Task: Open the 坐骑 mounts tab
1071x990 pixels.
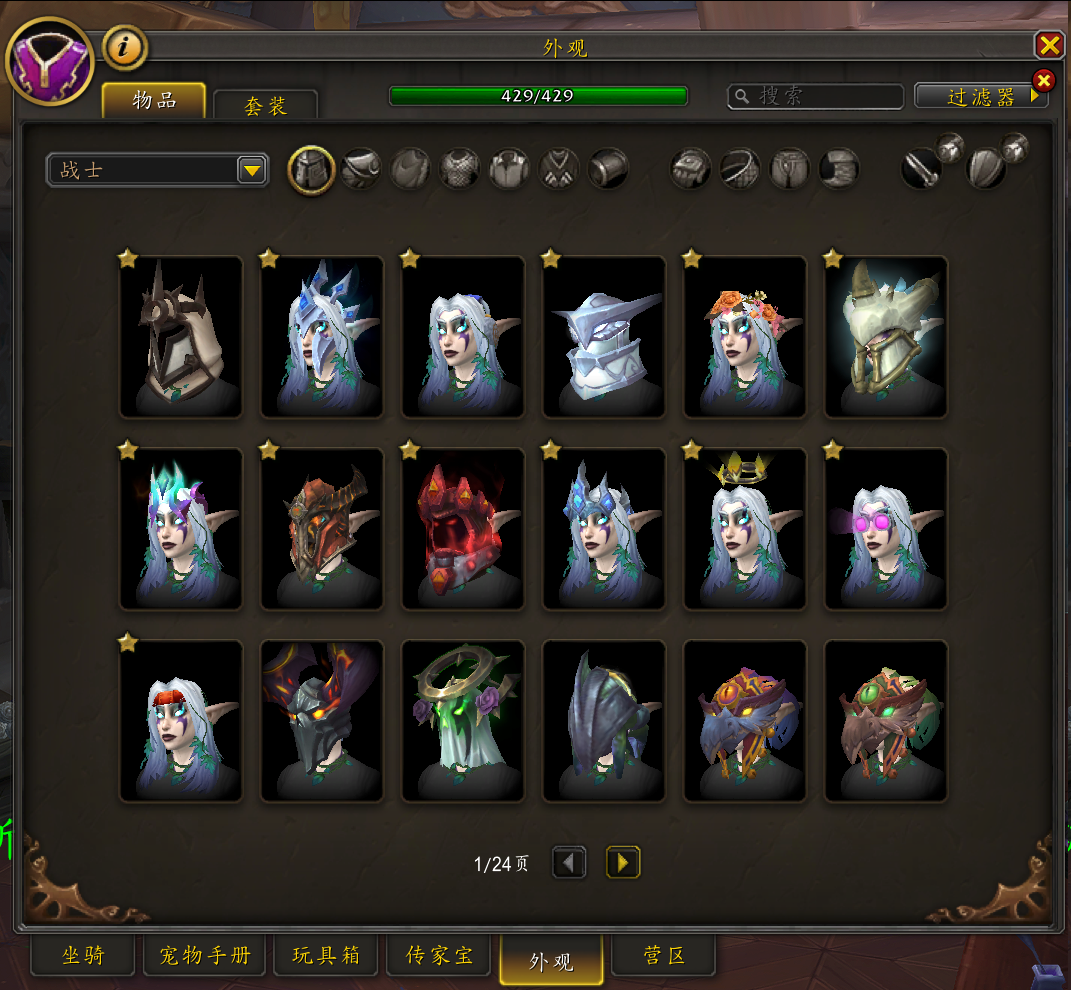Action: (x=83, y=956)
